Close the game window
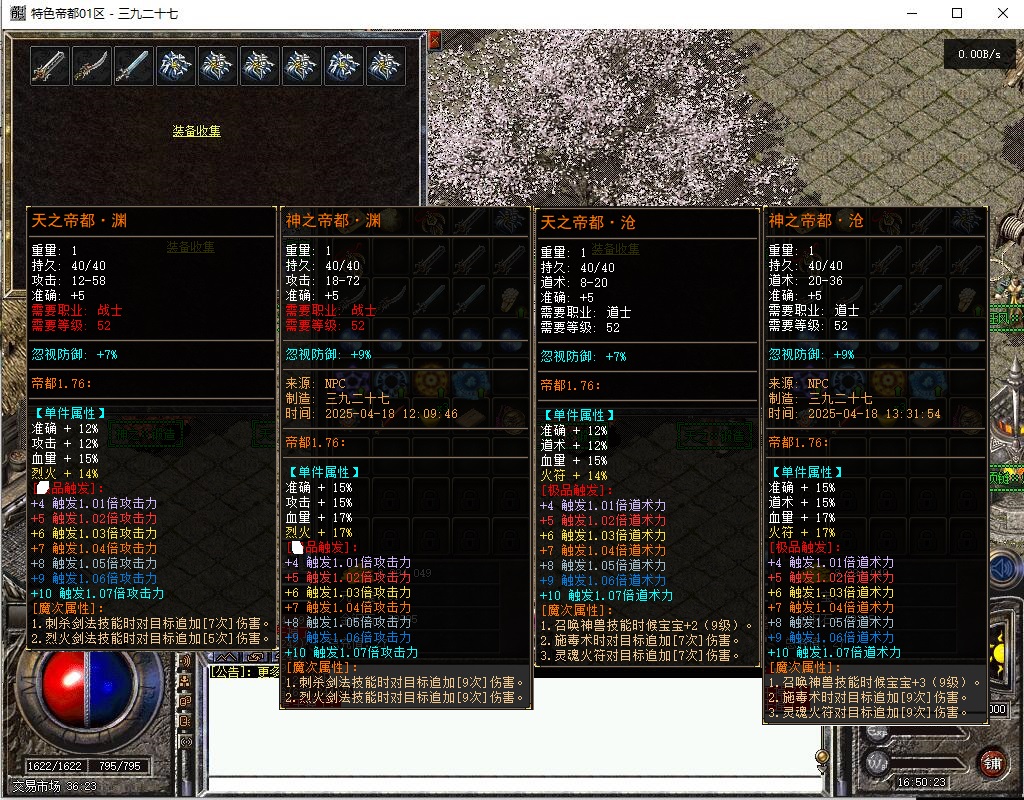The image size is (1024, 800). click(1002, 13)
